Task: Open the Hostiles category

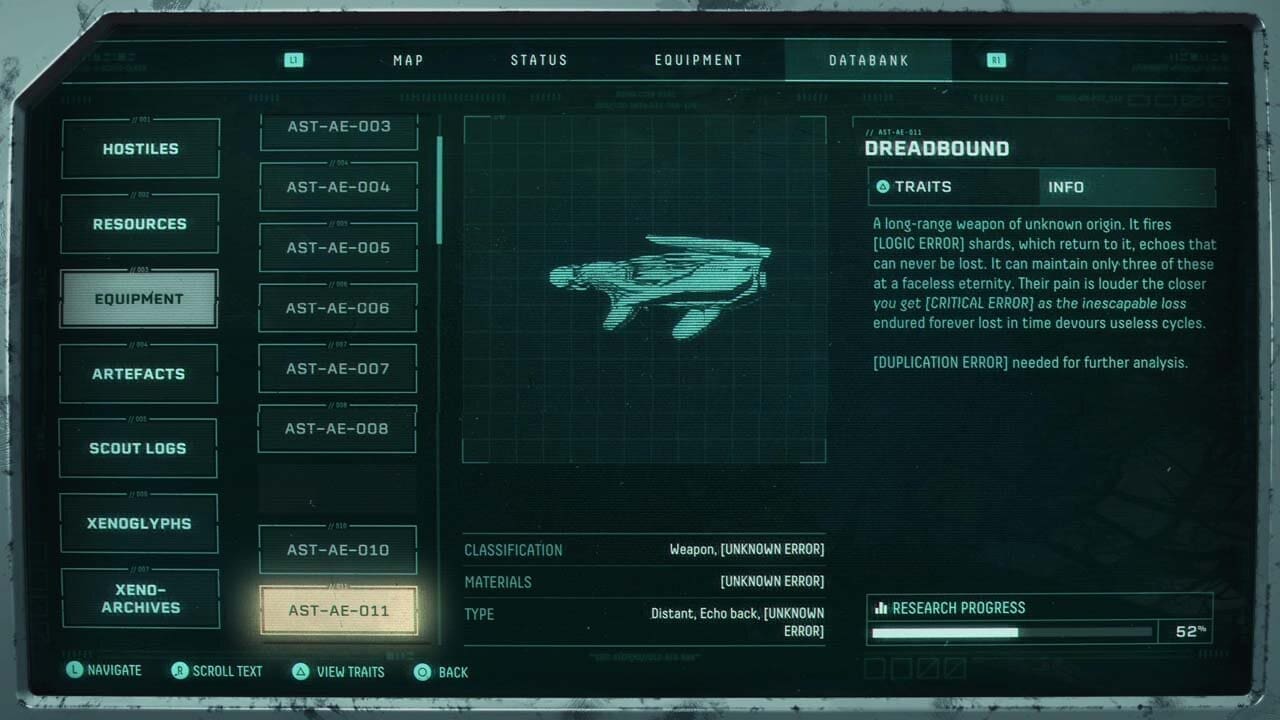Action: click(140, 149)
